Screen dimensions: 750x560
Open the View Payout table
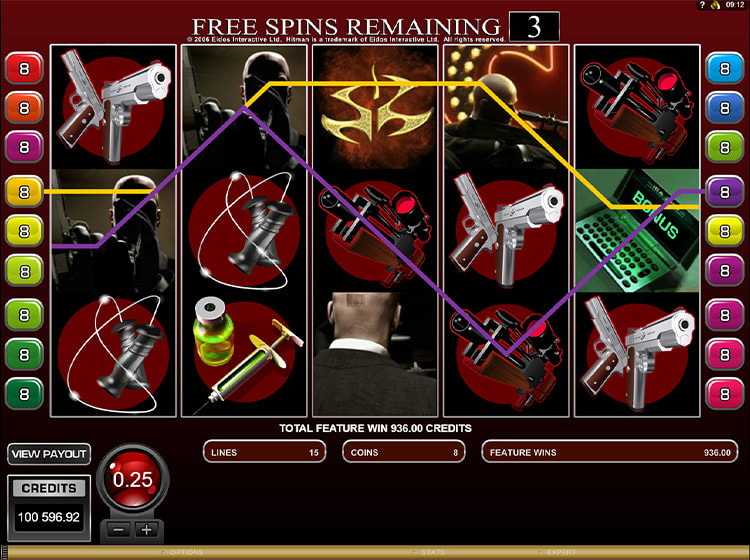click(x=49, y=454)
